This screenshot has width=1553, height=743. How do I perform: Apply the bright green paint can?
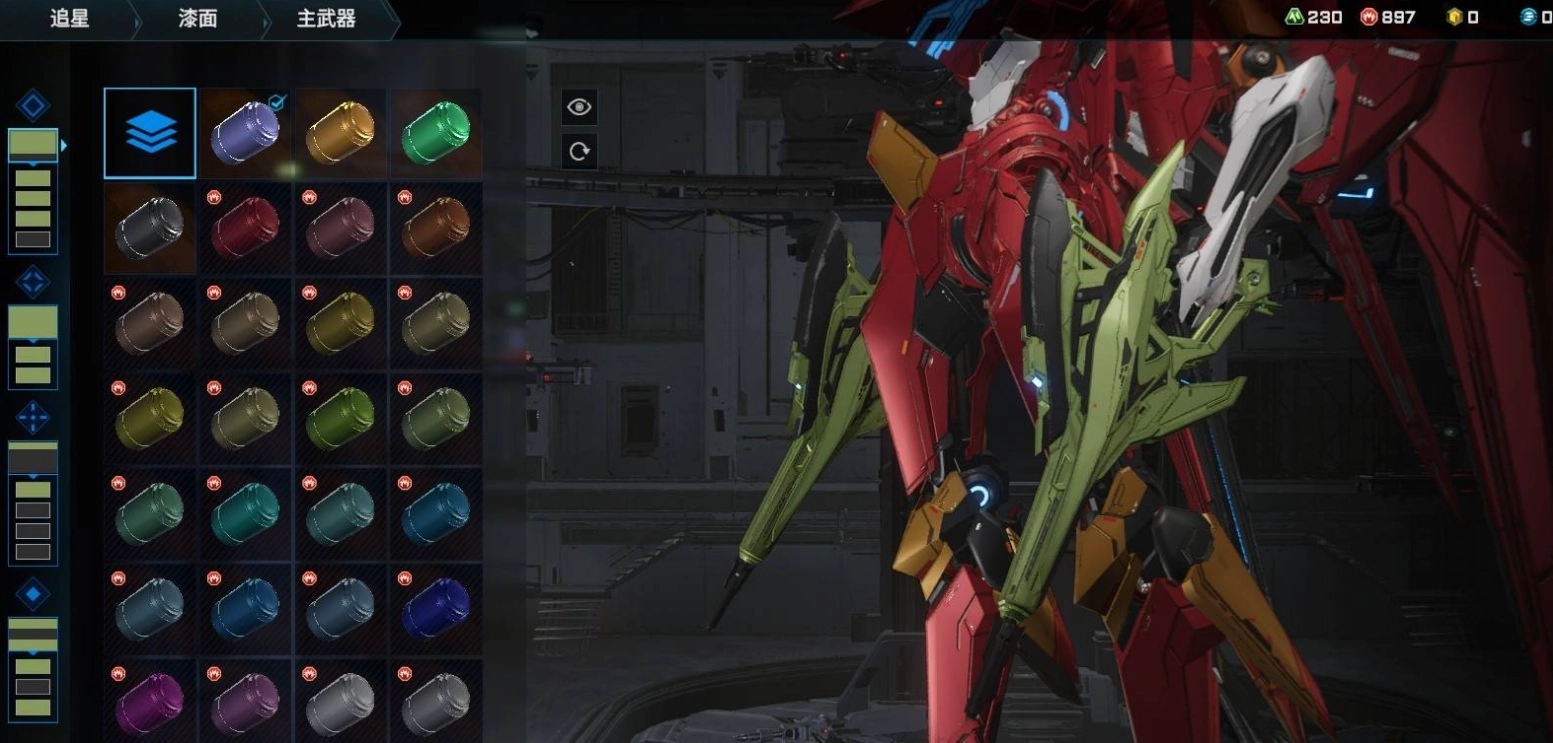(x=436, y=133)
